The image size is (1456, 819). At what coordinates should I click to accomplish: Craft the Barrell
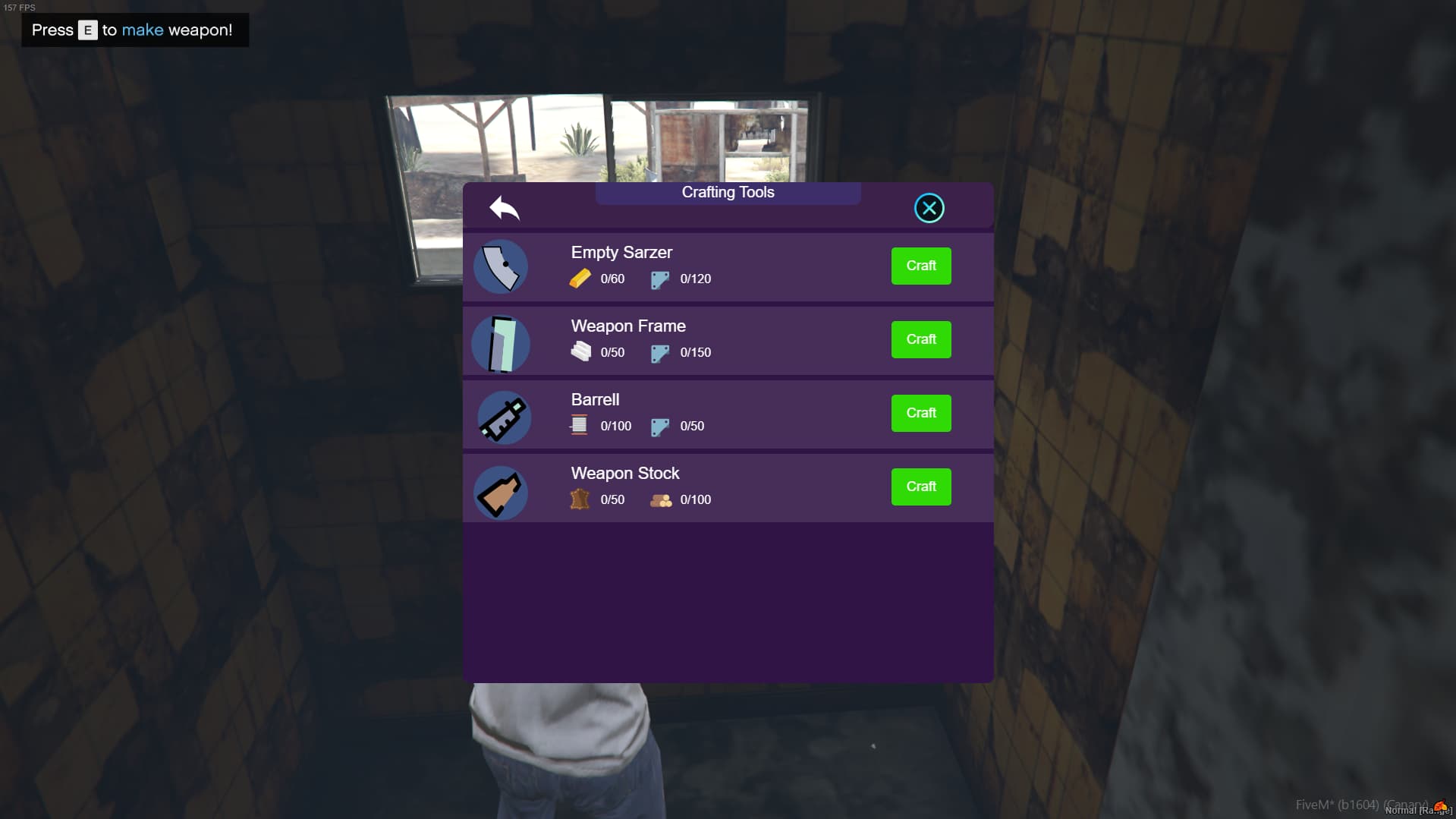click(920, 413)
